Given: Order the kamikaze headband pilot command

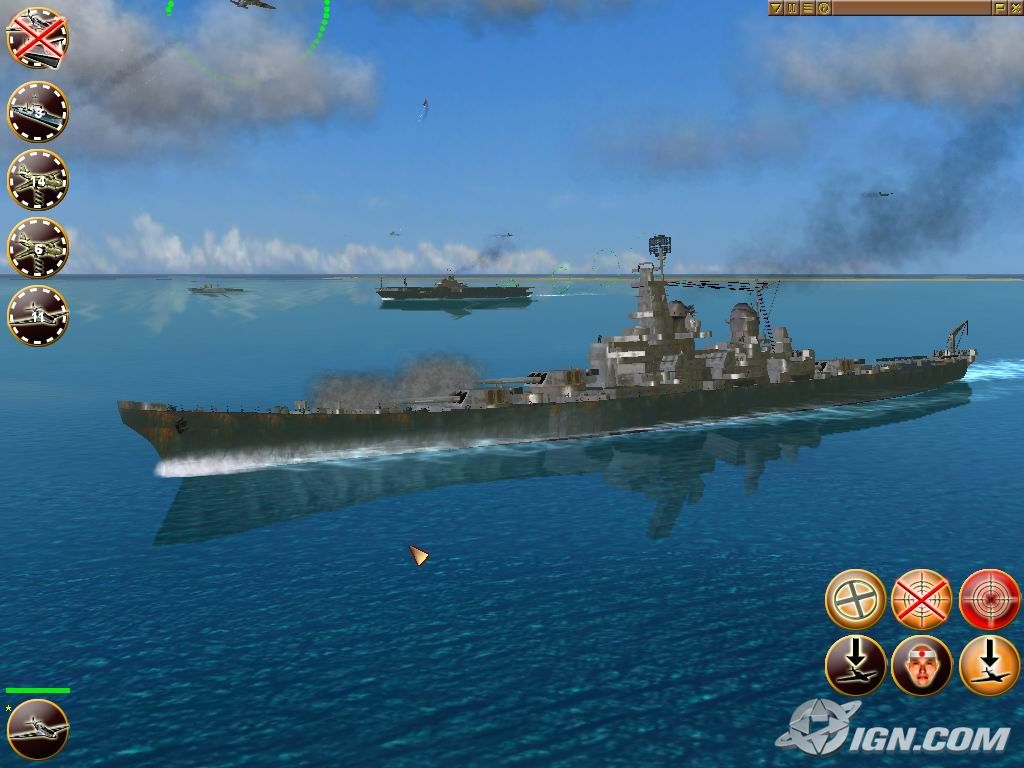Looking at the screenshot, I should click(921, 666).
